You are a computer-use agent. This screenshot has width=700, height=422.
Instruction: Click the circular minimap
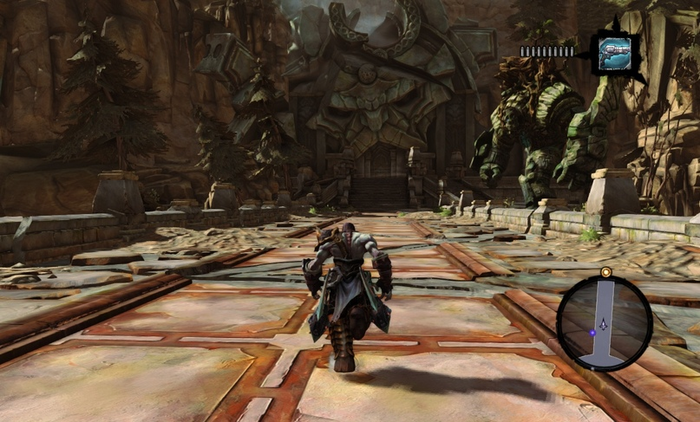[604, 323]
